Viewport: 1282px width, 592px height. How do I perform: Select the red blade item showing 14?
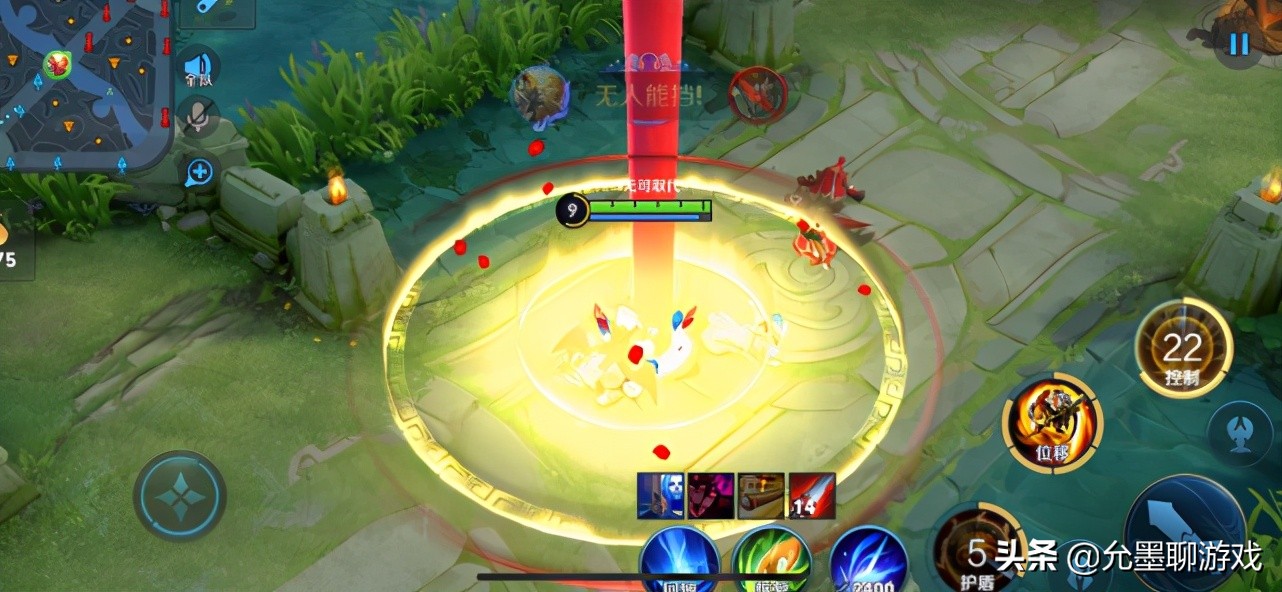click(x=811, y=495)
